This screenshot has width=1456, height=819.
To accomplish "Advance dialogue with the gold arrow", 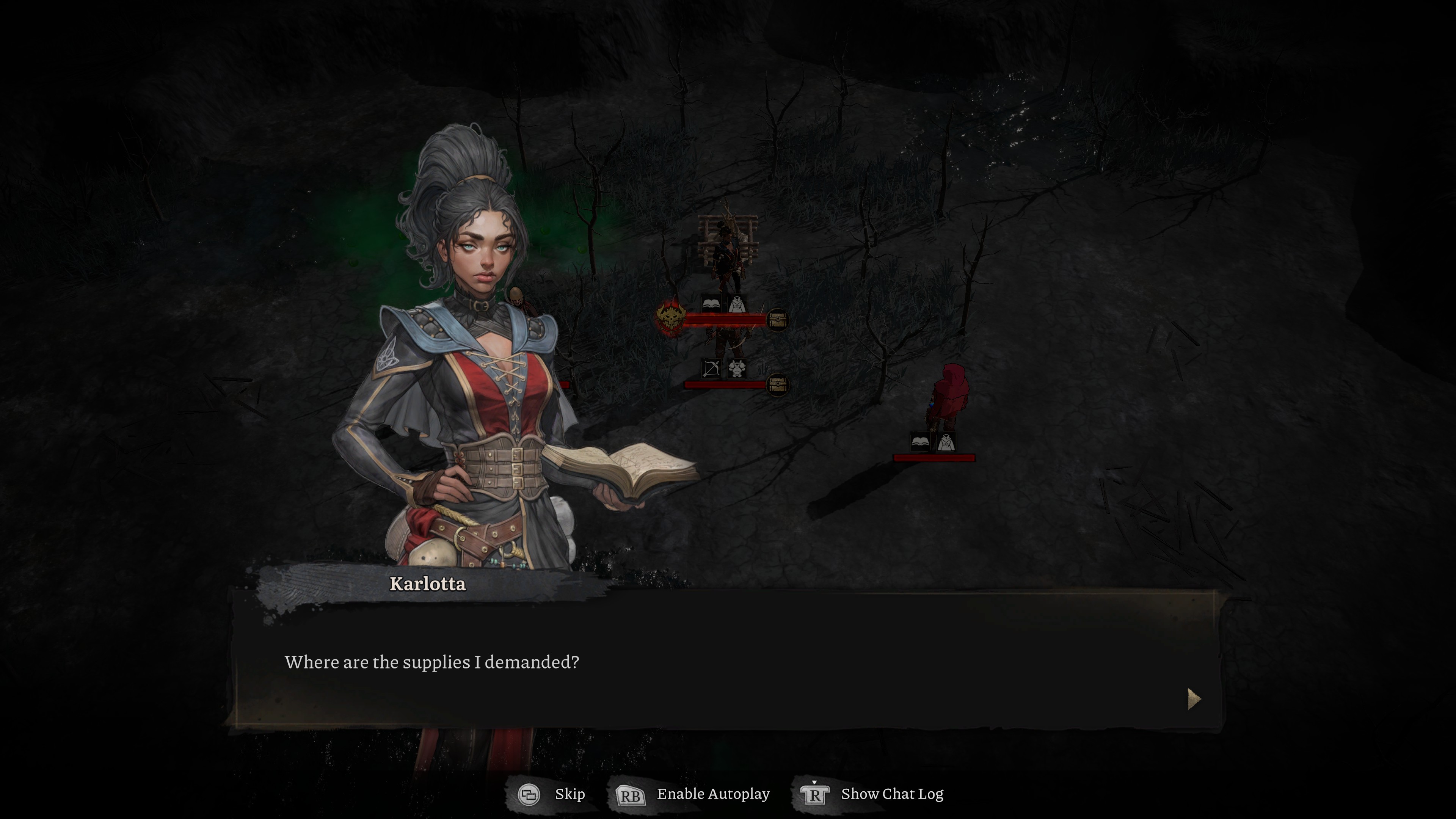I will [x=1193, y=699].
